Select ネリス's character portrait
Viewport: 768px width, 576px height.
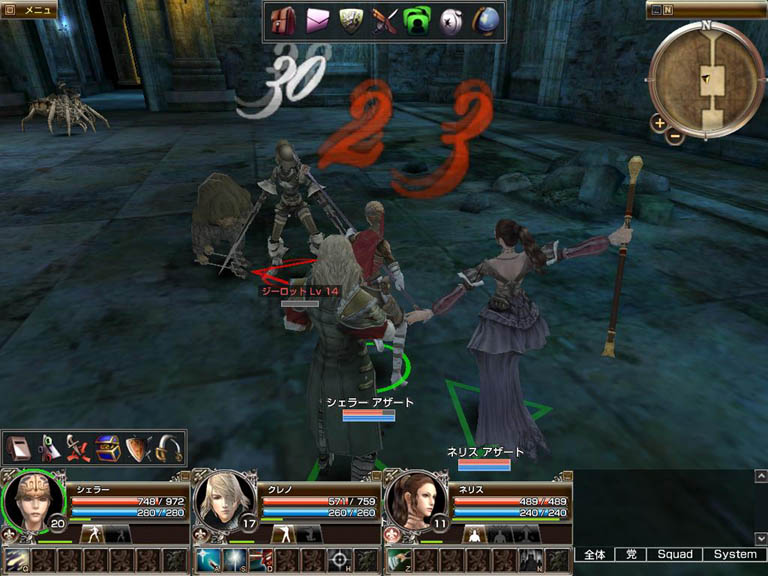(x=413, y=498)
